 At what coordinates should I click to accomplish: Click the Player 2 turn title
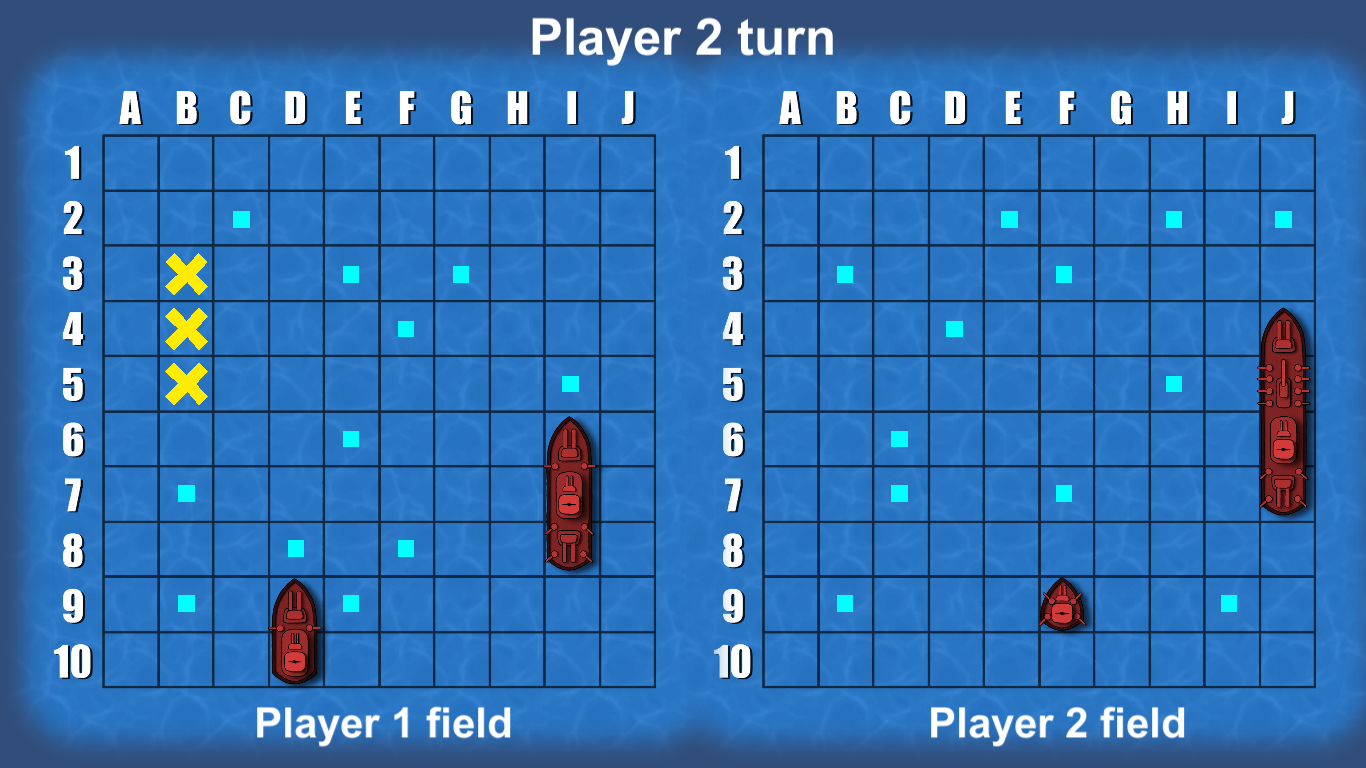click(x=683, y=38)
